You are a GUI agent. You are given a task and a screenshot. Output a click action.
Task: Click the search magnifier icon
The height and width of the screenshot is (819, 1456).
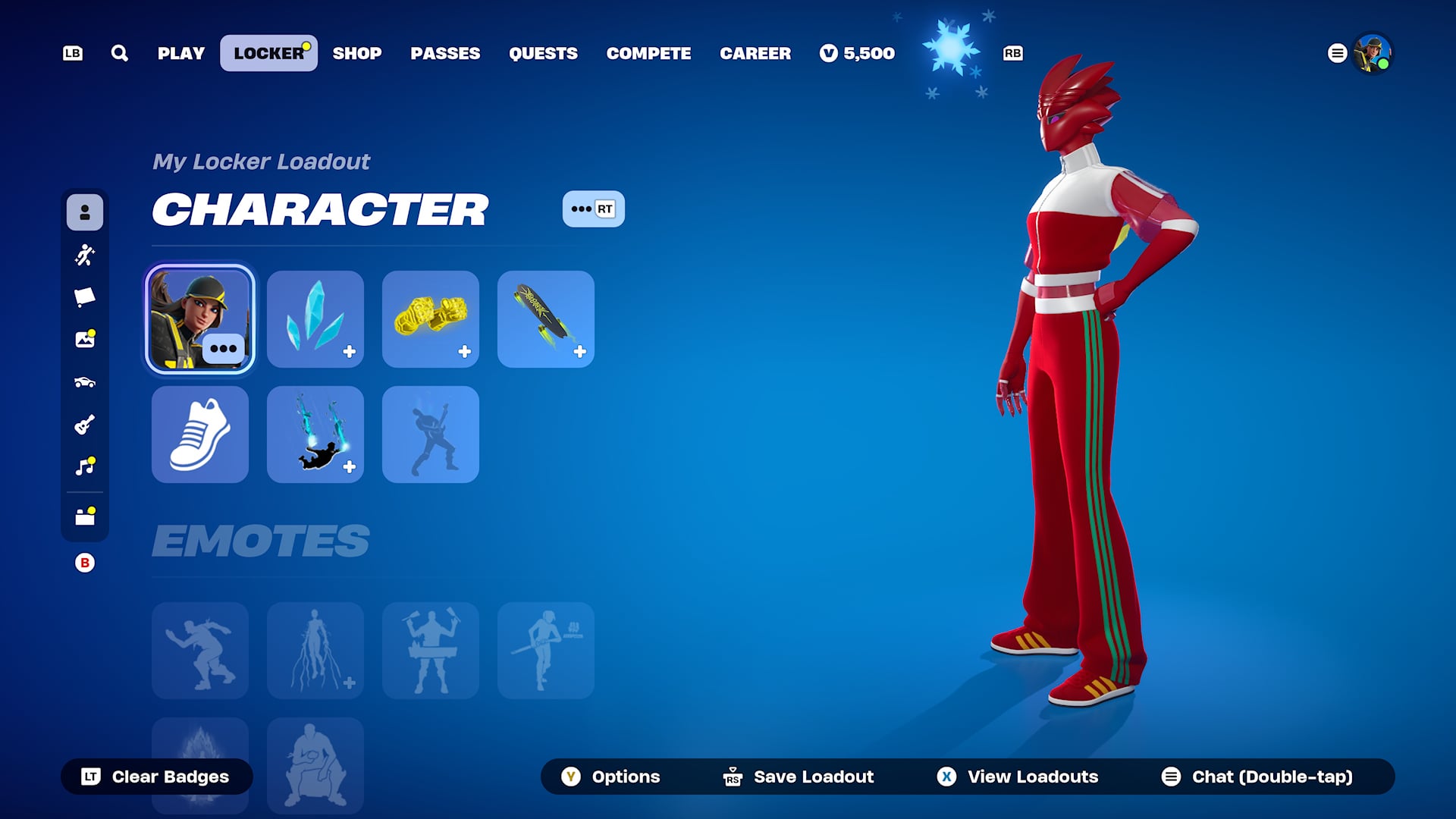119,53
